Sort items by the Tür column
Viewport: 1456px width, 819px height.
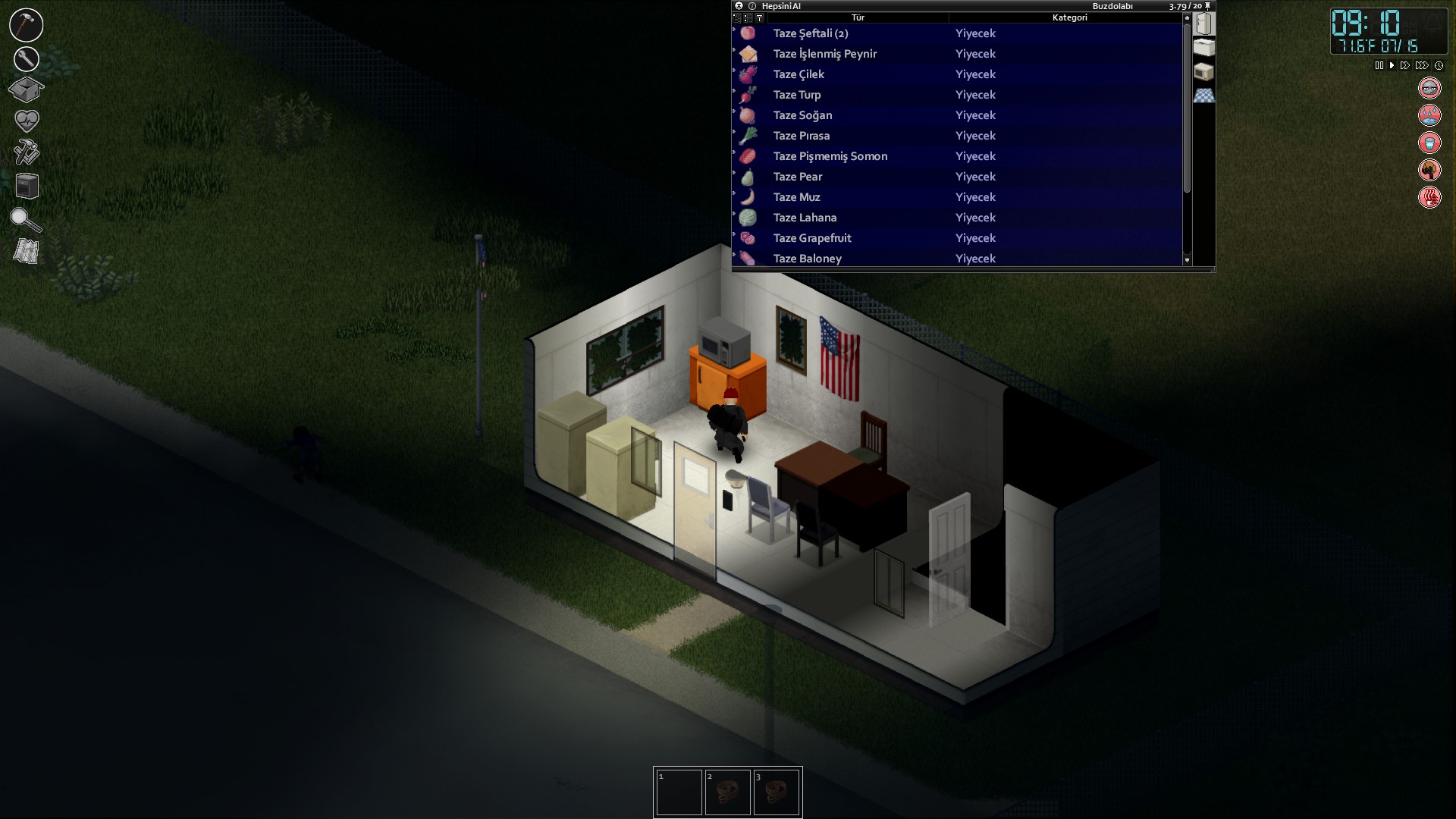click(x=858, y=17)
